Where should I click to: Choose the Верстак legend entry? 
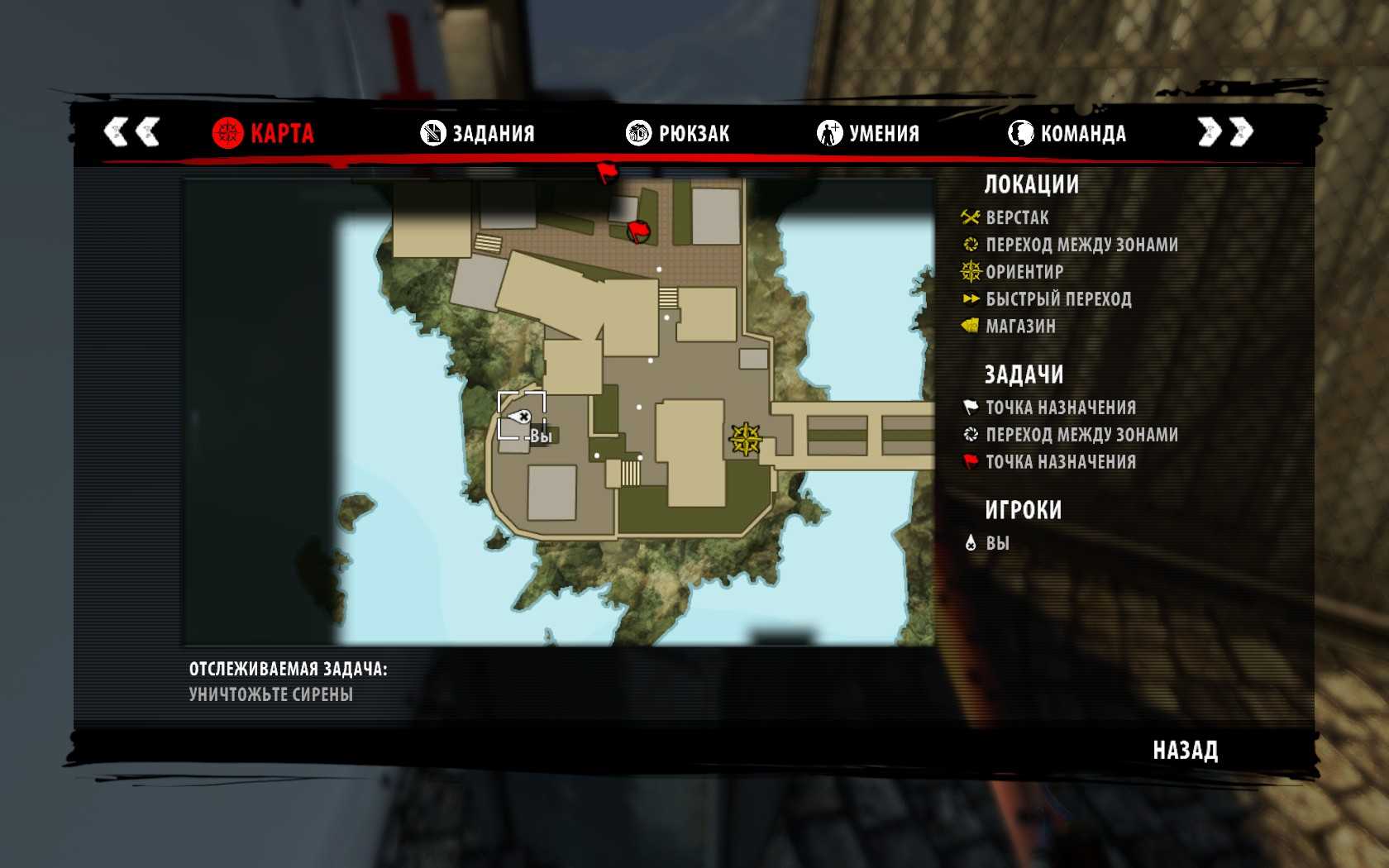point(1016,218)
